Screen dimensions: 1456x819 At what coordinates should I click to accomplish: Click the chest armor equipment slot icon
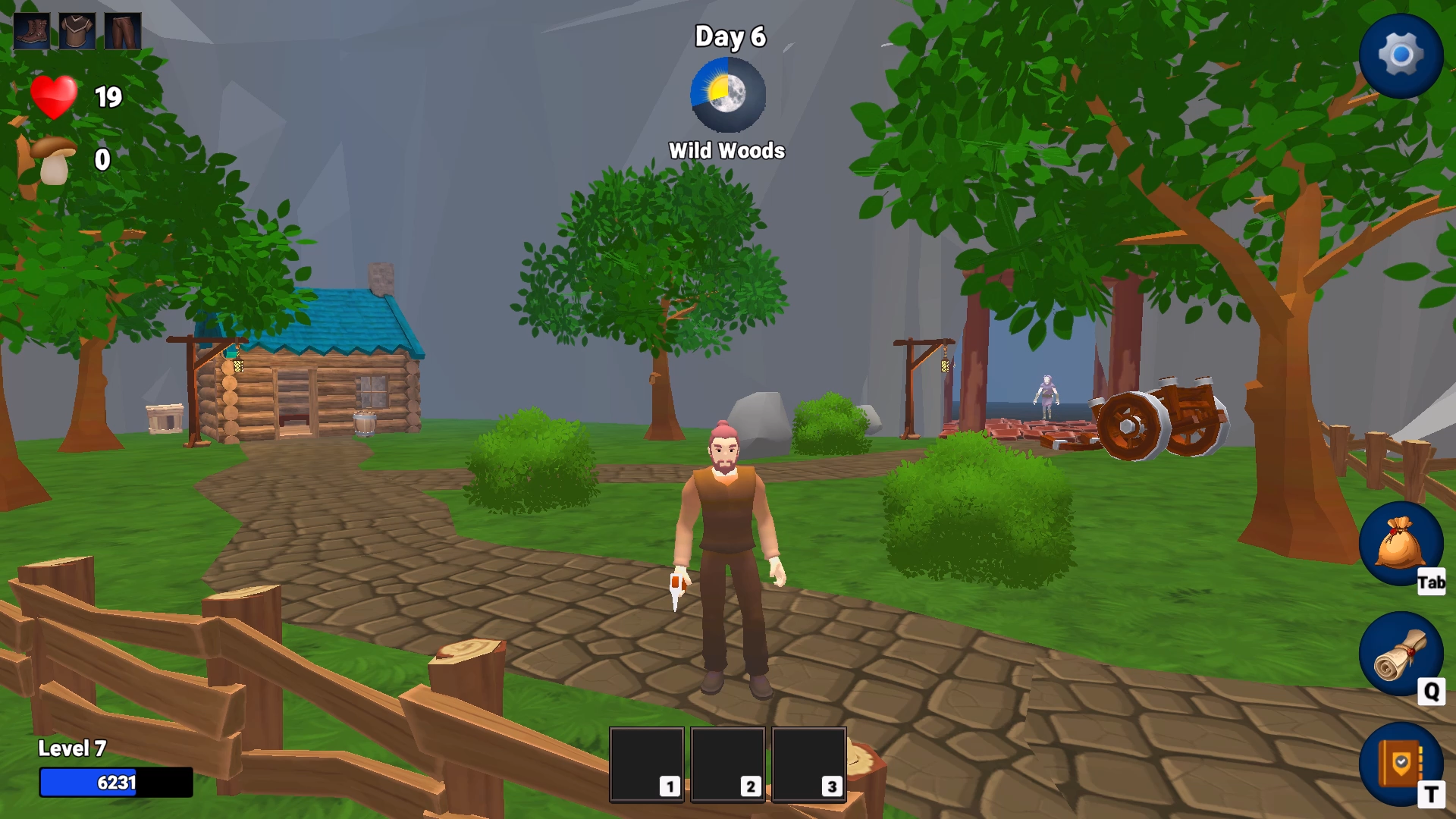76,31
